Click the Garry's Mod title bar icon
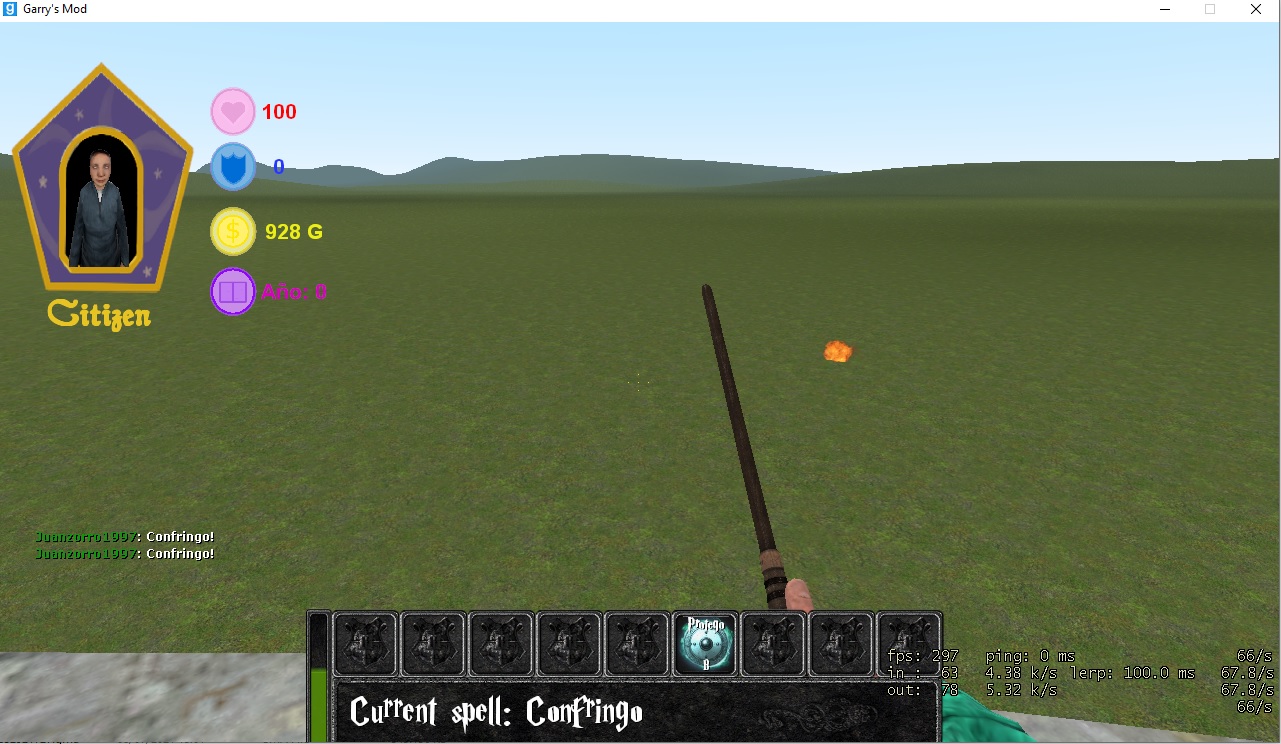 [10, 9]
